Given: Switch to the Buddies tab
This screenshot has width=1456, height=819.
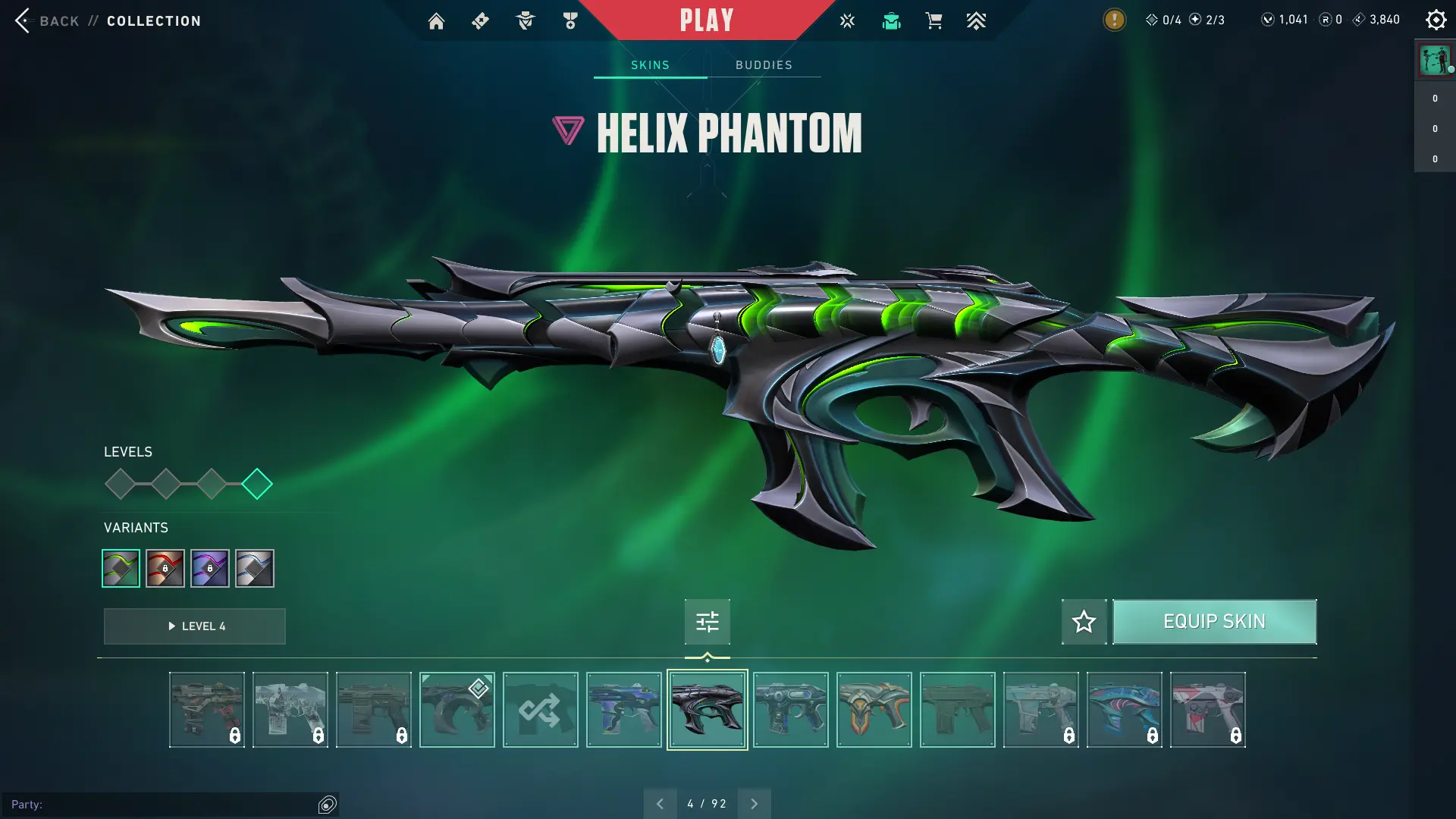Looking at the screenshot, I should pyautogui.click(x=764, y=65).
